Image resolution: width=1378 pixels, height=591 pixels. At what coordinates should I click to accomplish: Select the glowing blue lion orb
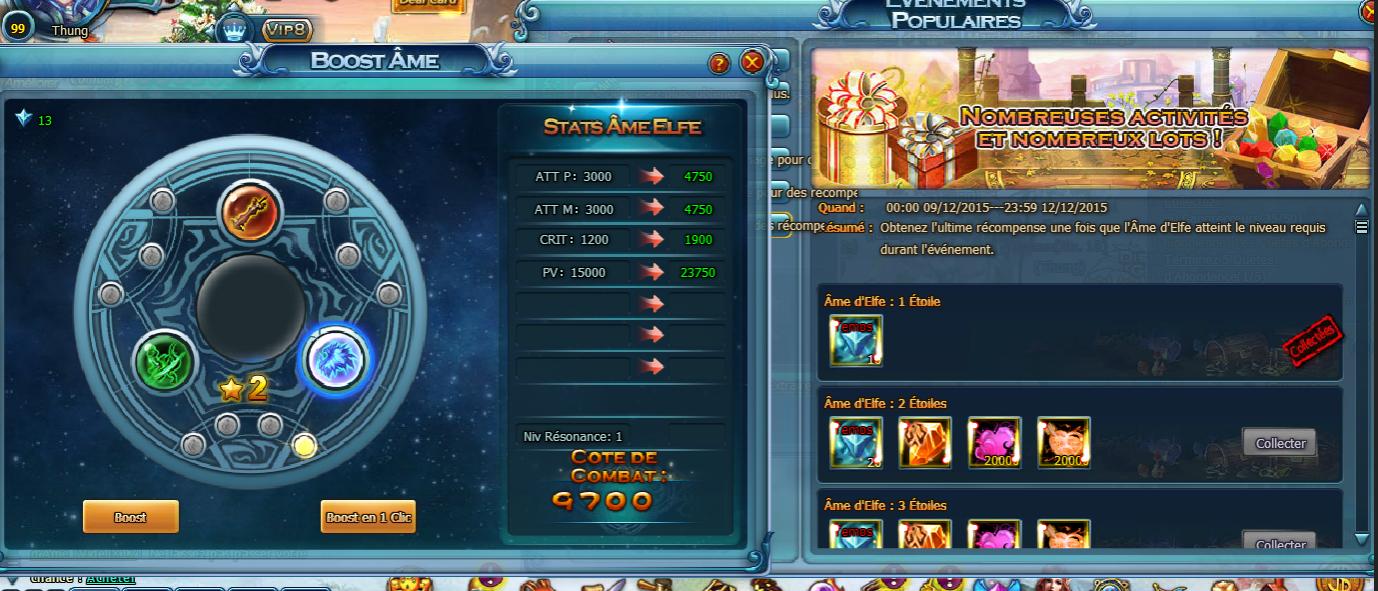click(335, 359)
